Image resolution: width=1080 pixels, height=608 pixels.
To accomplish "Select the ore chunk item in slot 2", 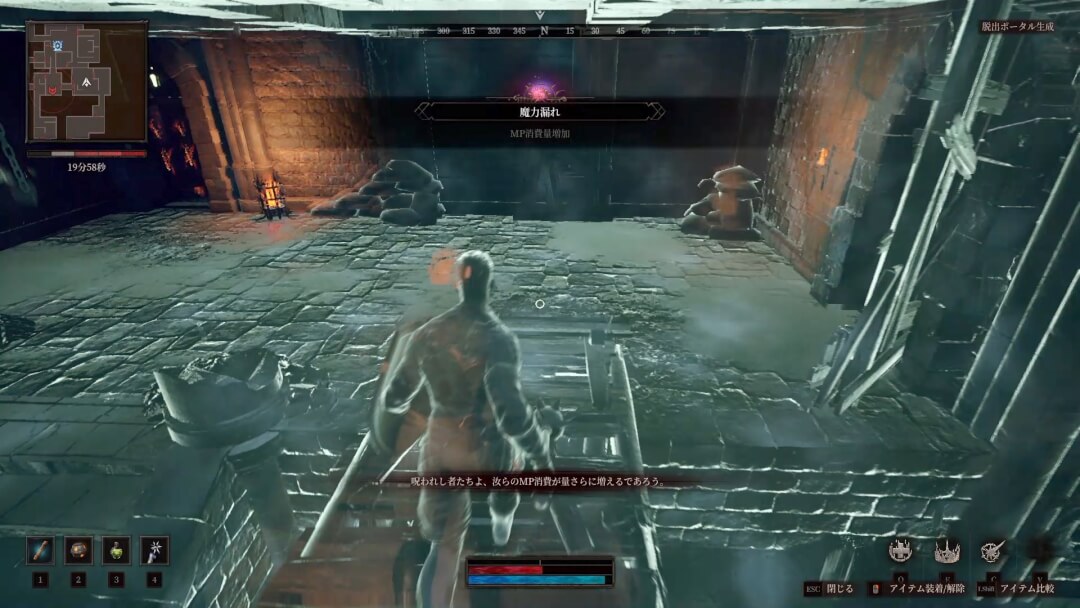I will (x=78, y=550).
